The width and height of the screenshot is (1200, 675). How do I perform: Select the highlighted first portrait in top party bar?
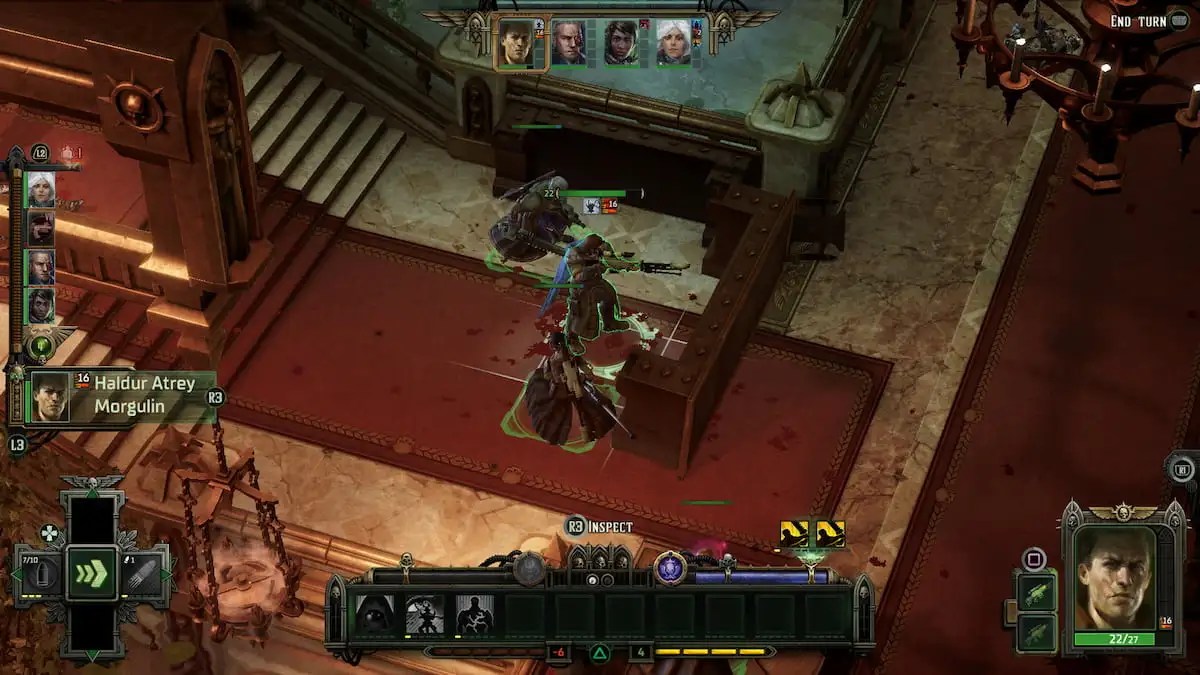click(516, 43)
